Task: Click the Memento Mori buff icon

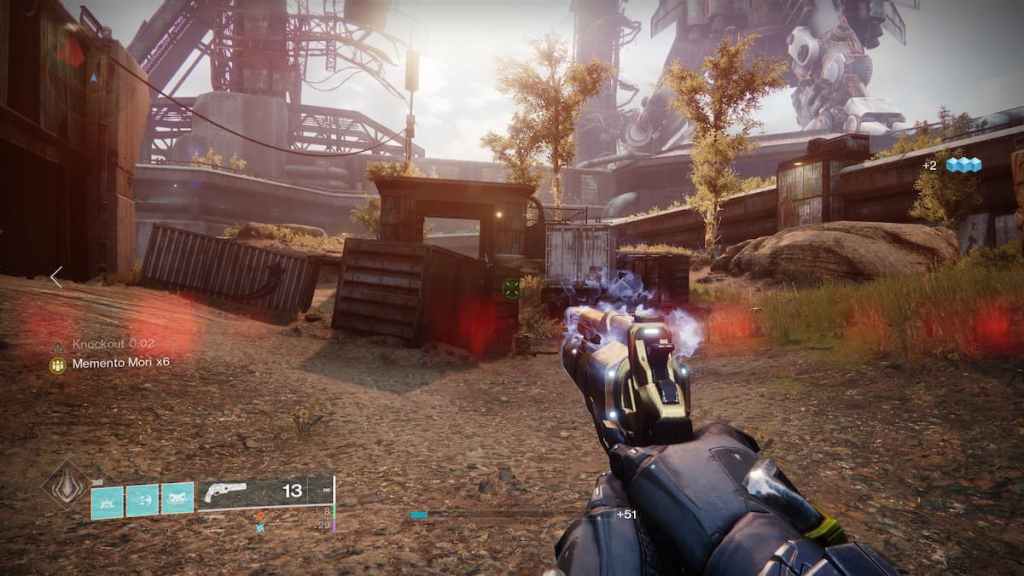Action: click(57, 365)
